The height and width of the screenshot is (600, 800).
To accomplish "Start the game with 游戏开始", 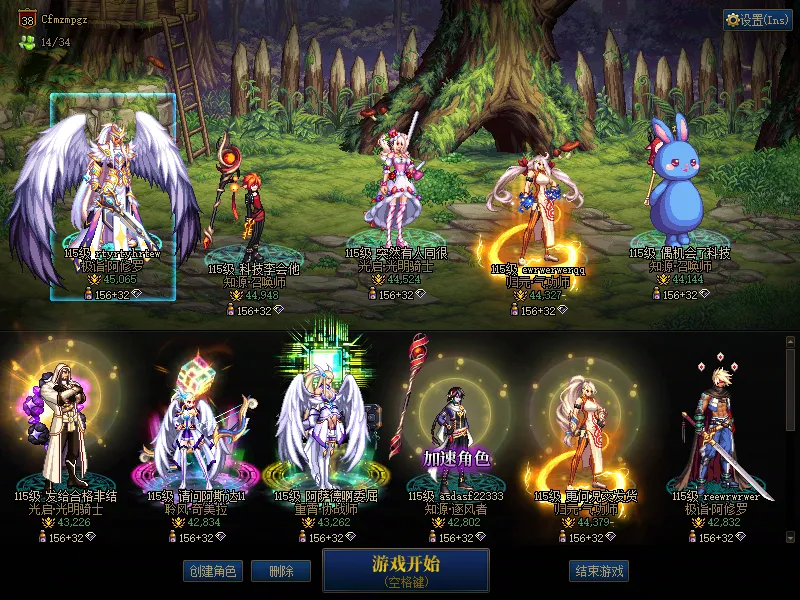I will [405, 570].
